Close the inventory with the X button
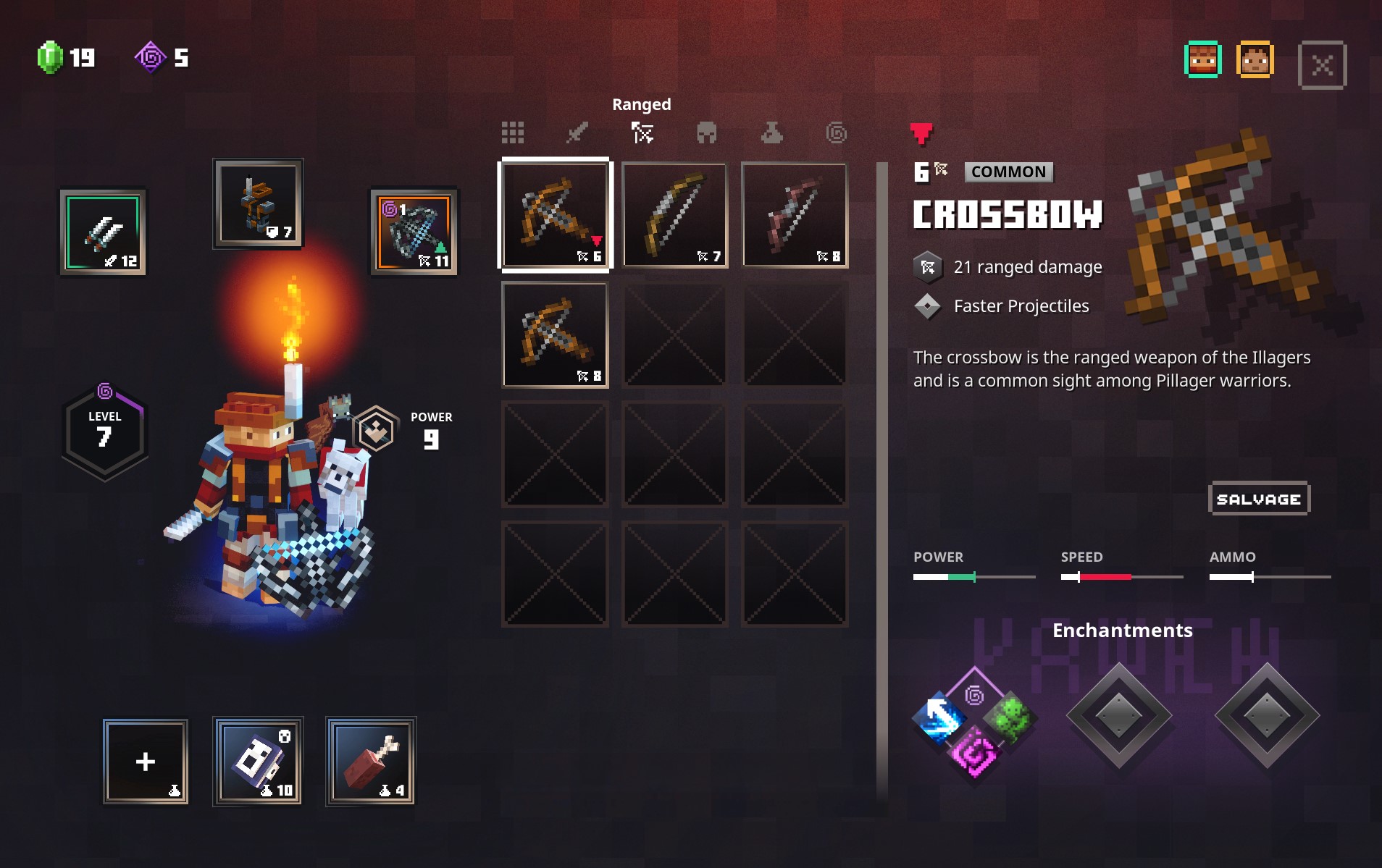Viewport: 1382px width, 868px height. (1322, 65)
